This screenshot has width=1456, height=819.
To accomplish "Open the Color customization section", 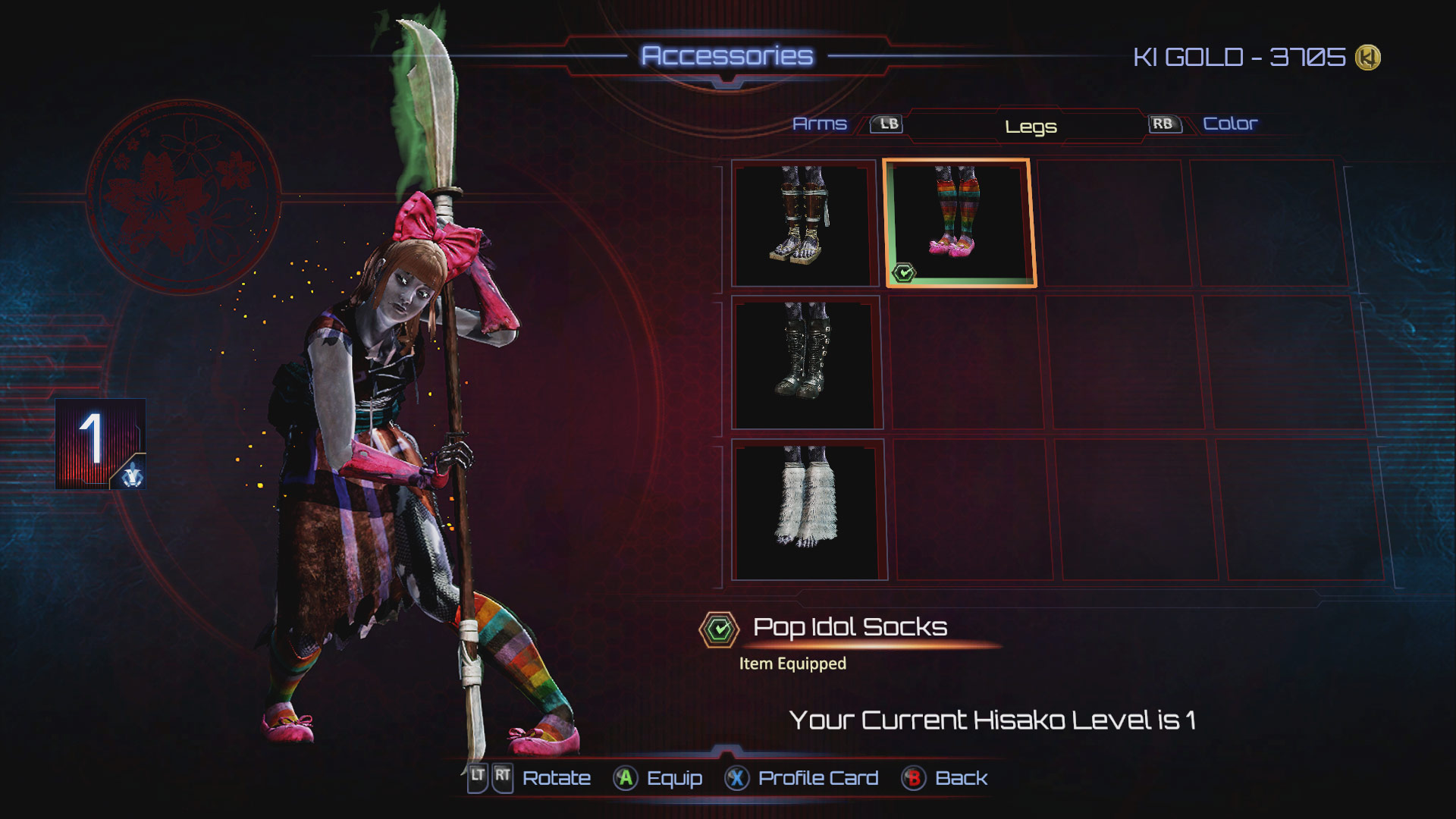I will coord(1231,123).
